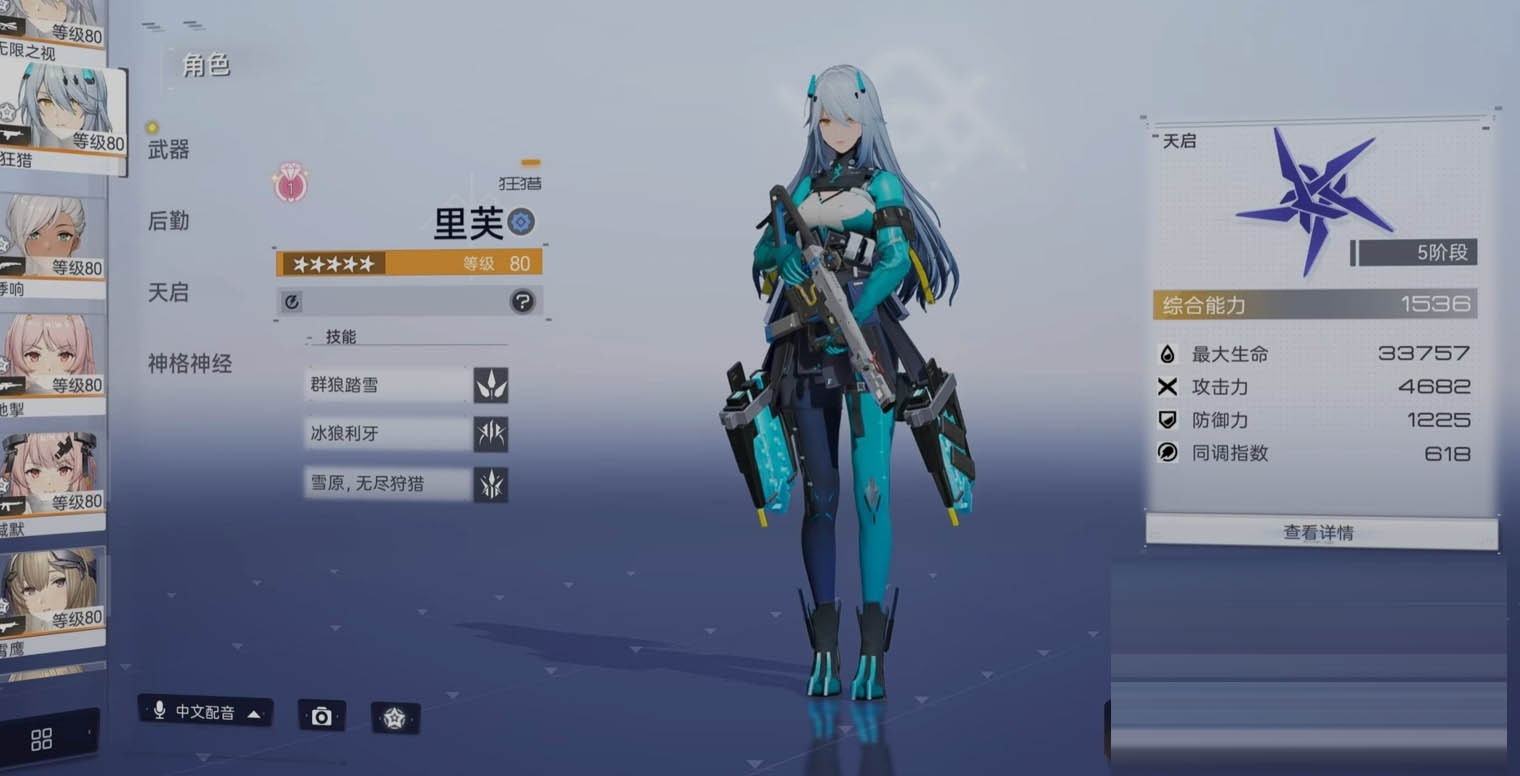Open the 雪原，无尽狩猎 ultimate skill icon

(x=491, y=484)
